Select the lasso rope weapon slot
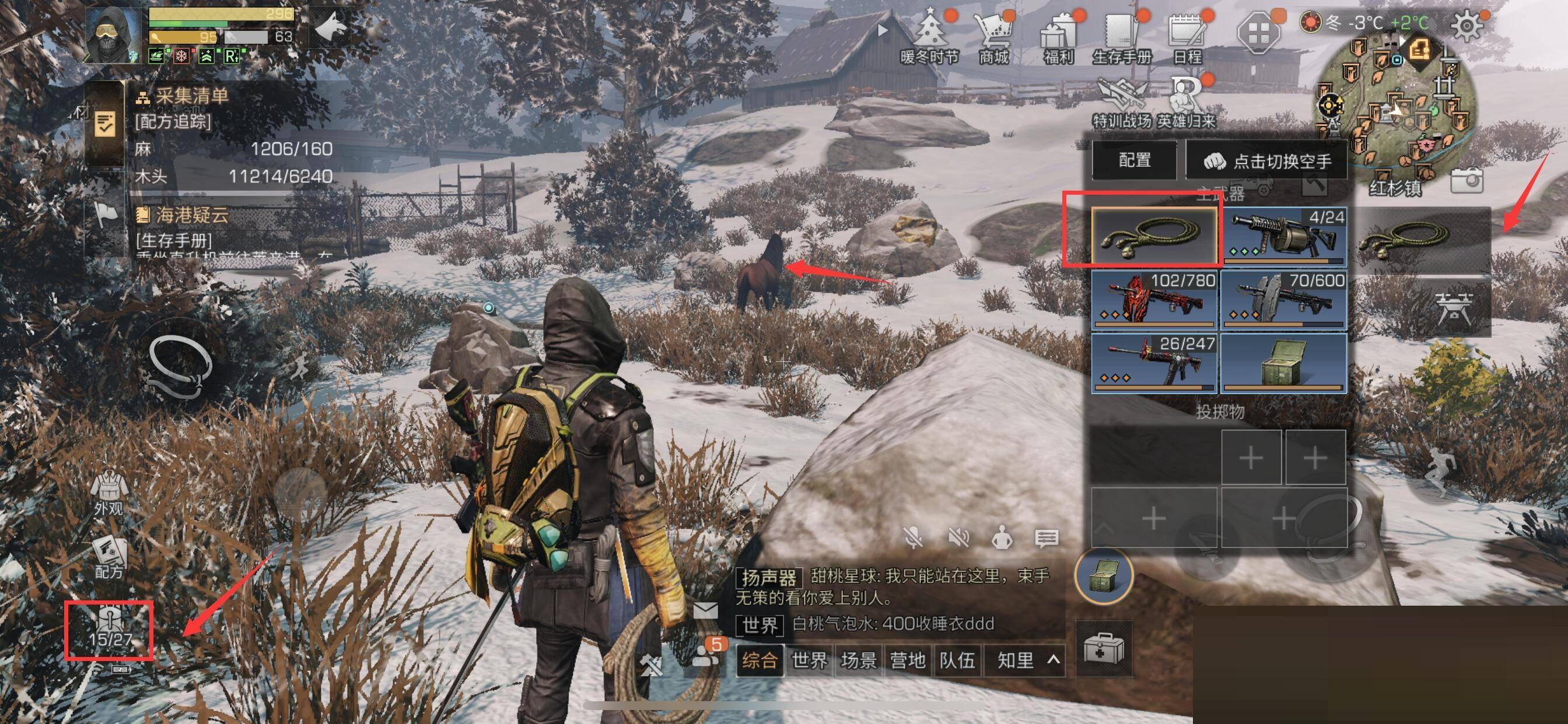The height and width of the screenshot is (724, 1568). (1154, 236)
